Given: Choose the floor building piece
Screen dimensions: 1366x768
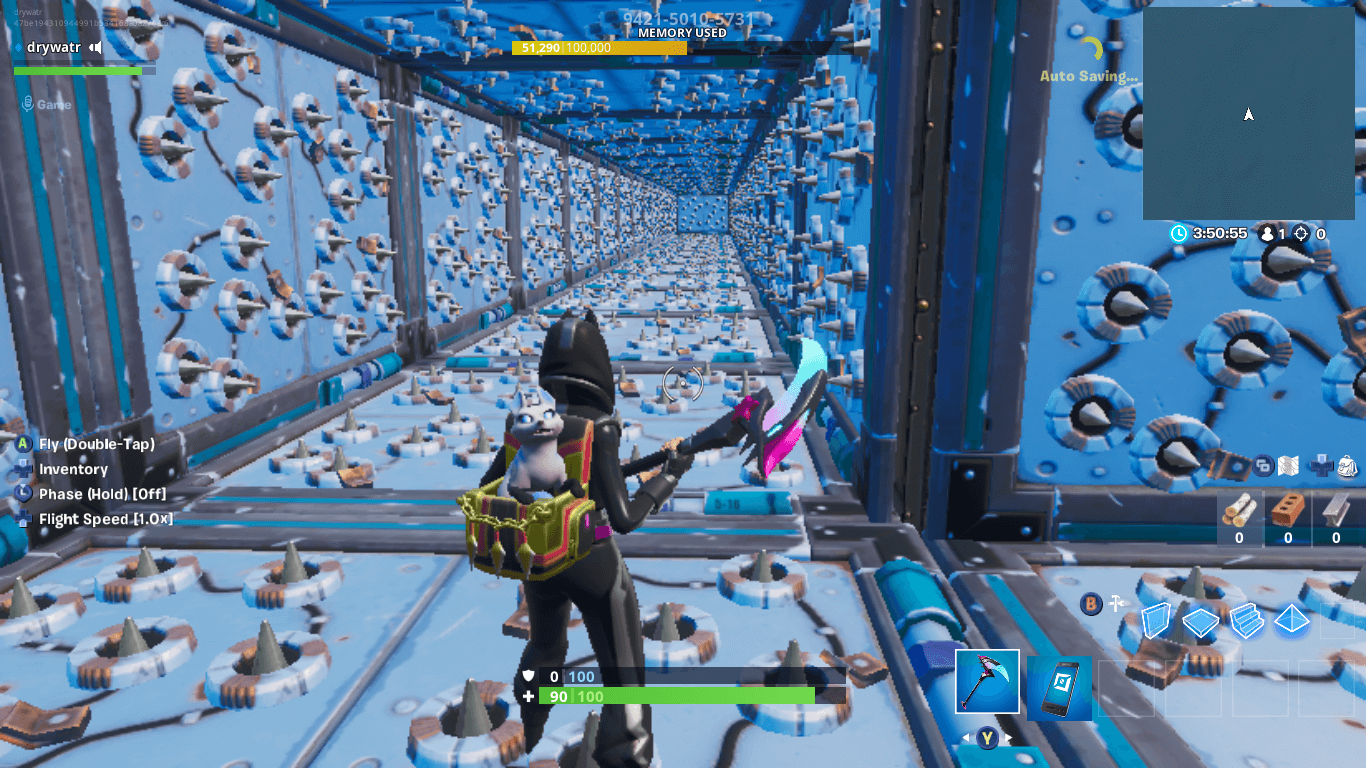Looking at the screenshot, I should (1200, 622).
